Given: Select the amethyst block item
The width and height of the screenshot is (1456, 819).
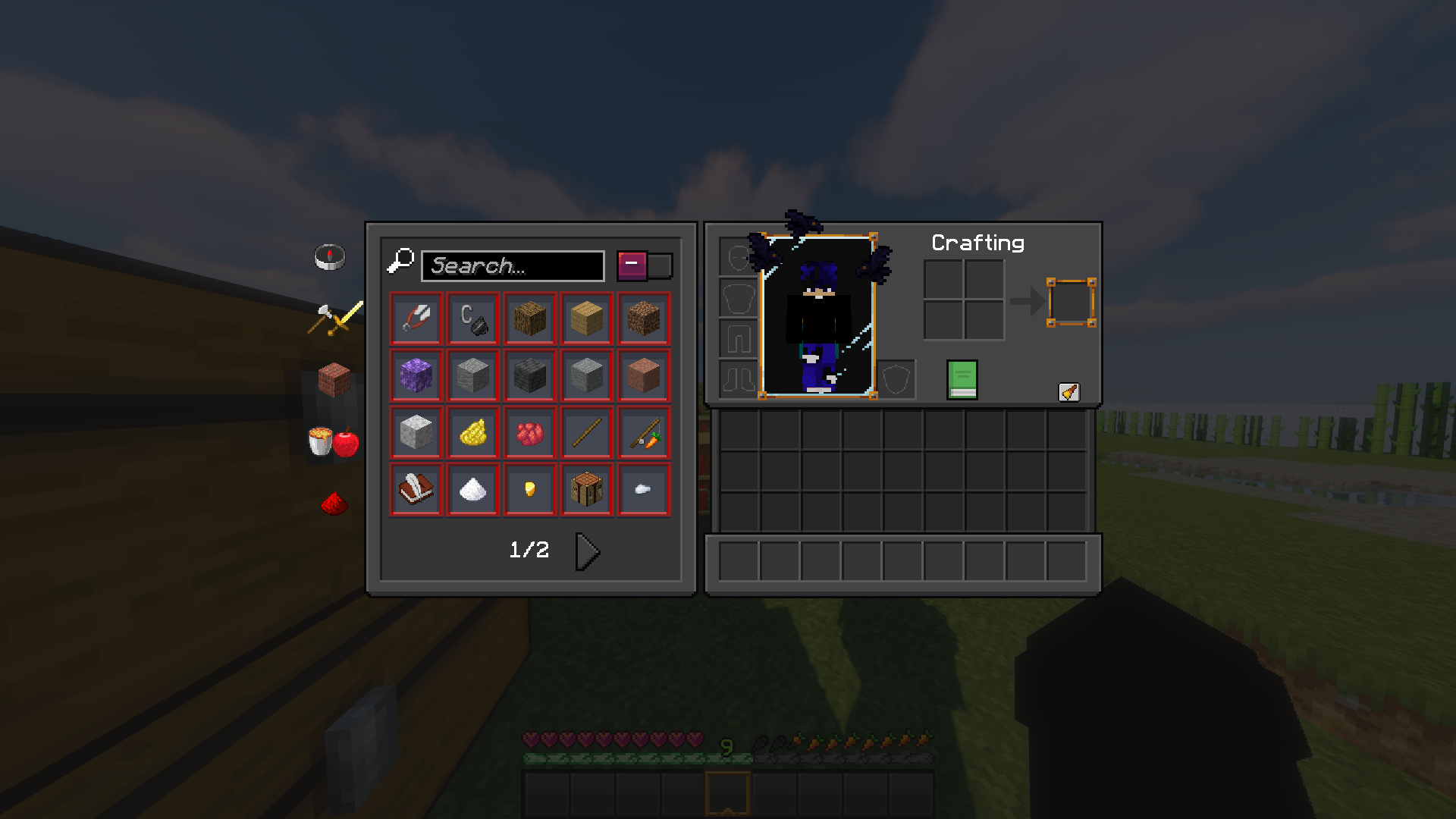Looking at the screenshot, I should click(416, 375).
